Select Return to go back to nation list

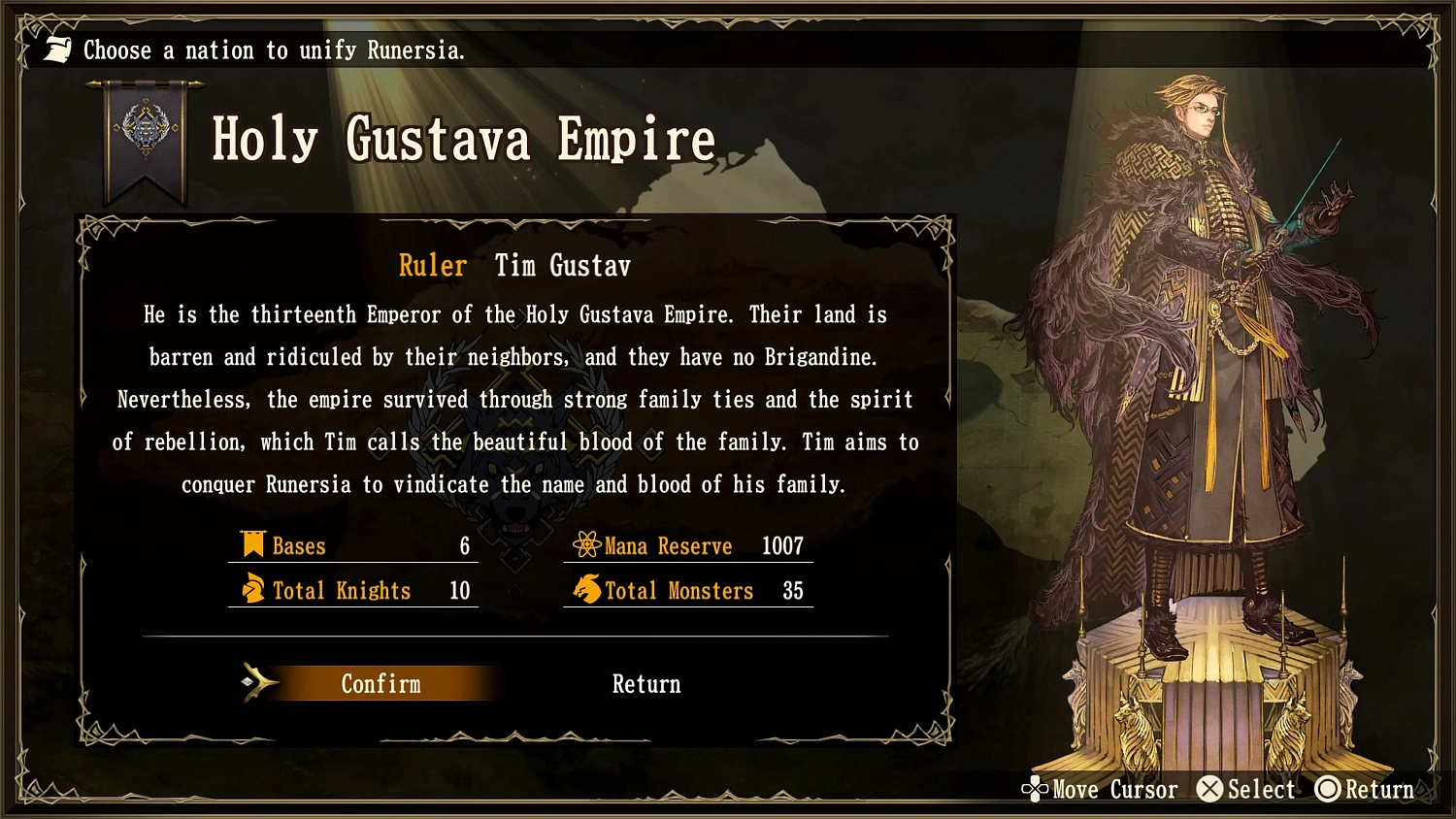[x=645, y=683]
